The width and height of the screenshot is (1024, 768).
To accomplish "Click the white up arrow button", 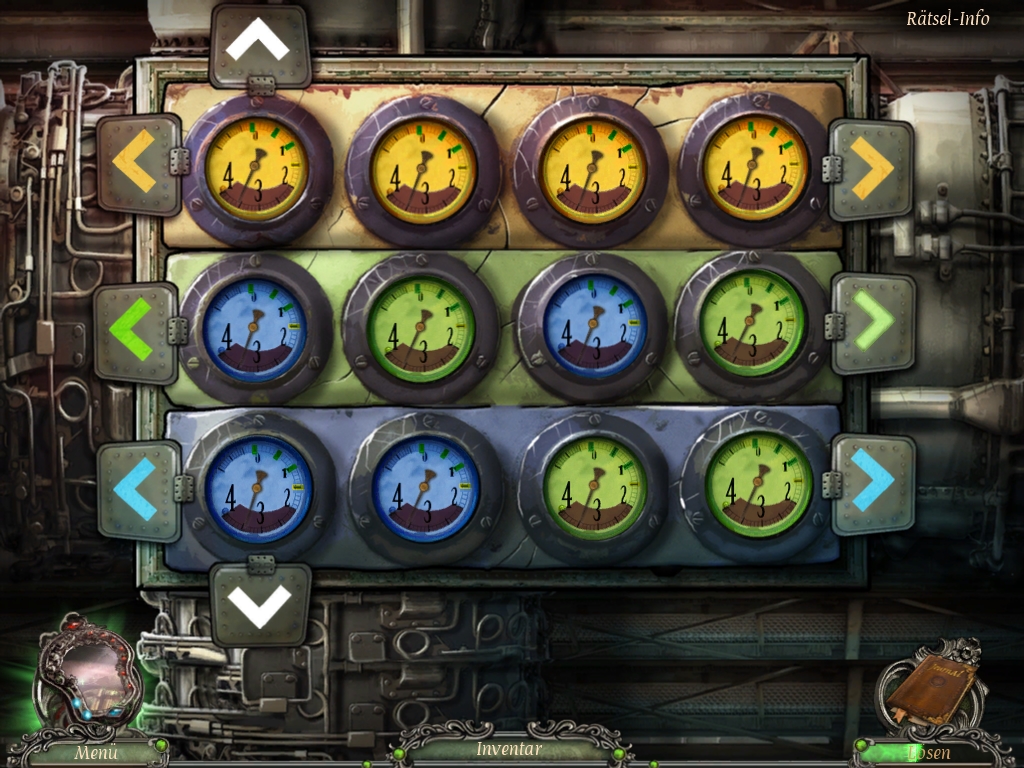I will click(257, 45).
